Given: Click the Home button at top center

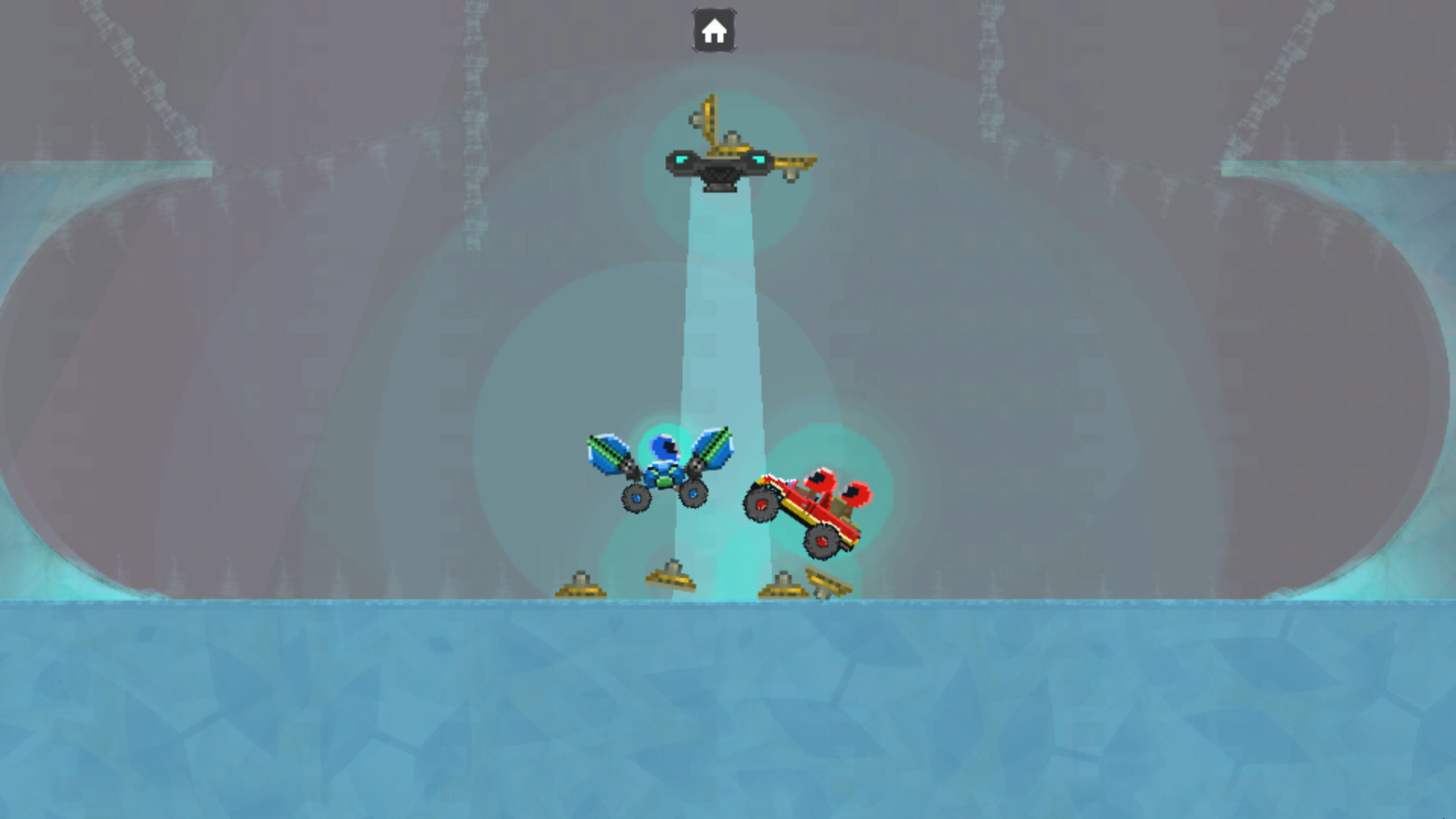Looking at the screenshot, I should (x=713, y=29).
